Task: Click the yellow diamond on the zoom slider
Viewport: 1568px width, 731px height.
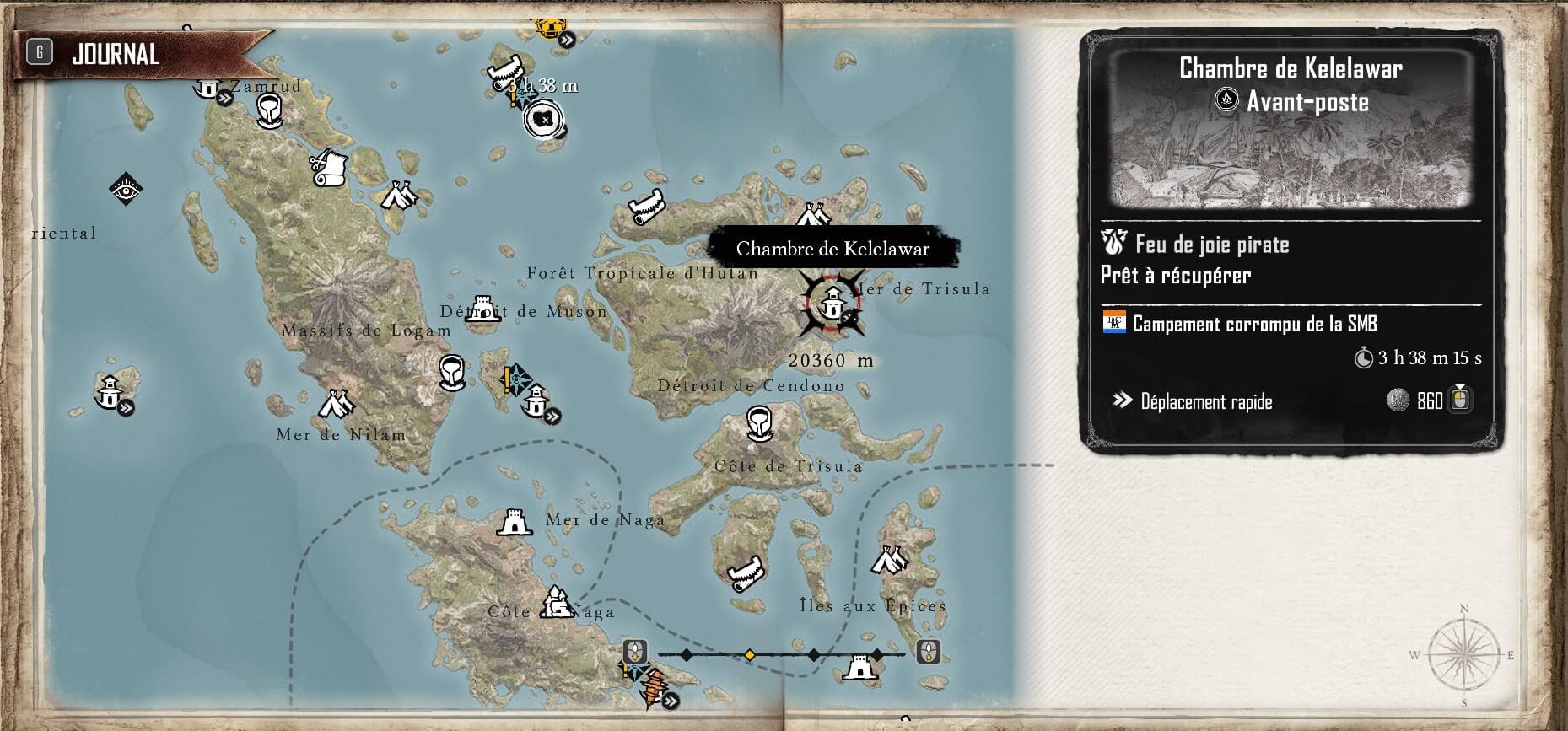Action: pyautogui.click(x=749, y=655)
